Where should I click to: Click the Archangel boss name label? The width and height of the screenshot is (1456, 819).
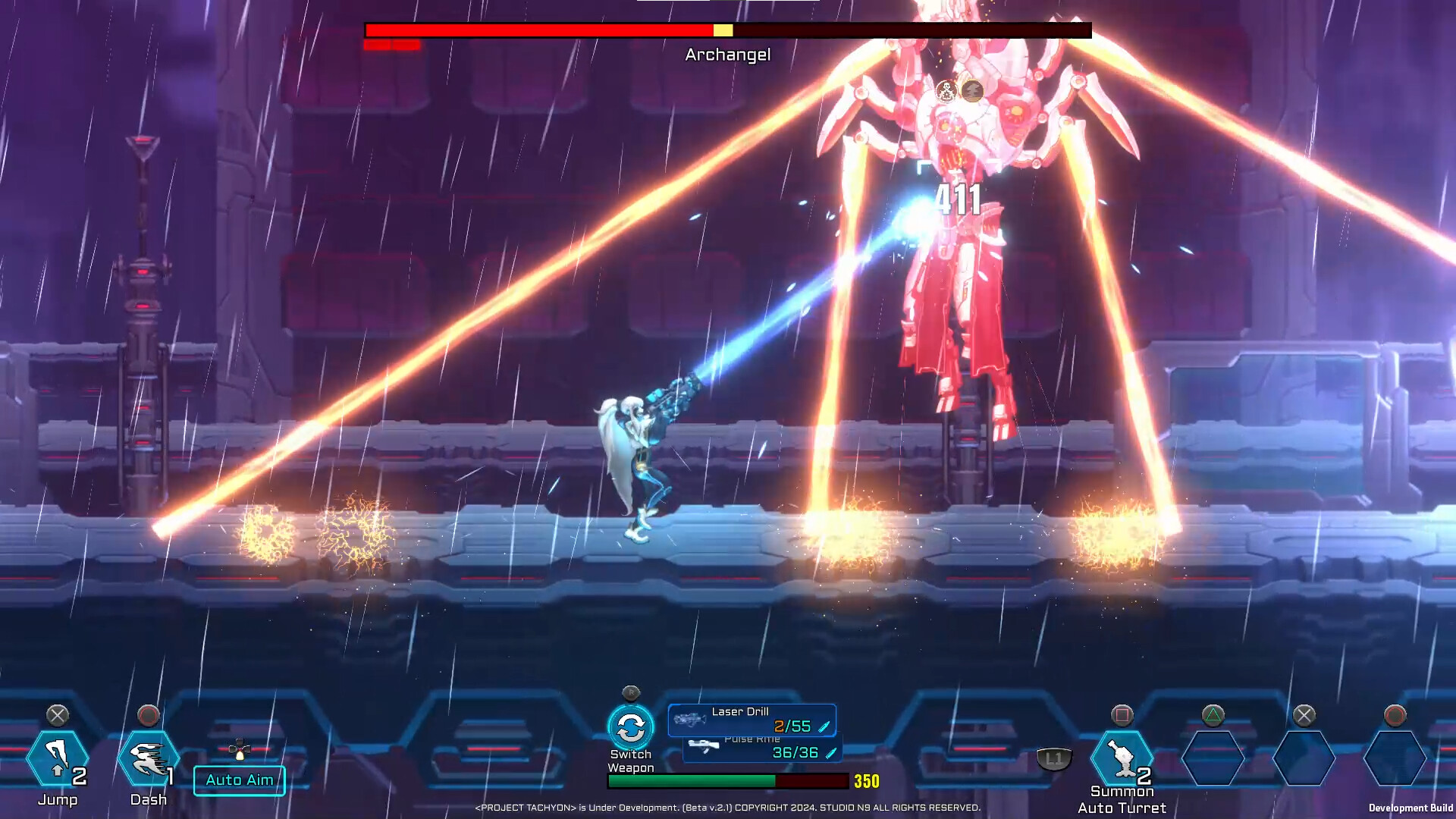coord(727,54)
